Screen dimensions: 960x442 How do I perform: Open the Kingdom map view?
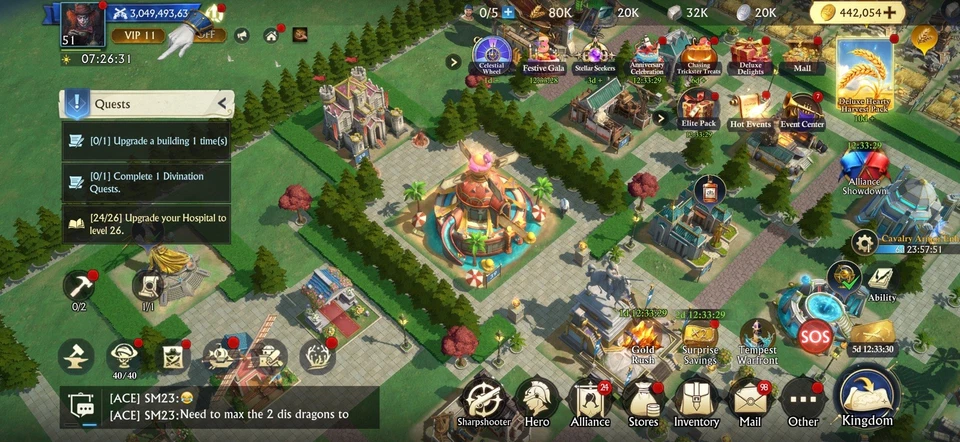(x=867, y=394)
